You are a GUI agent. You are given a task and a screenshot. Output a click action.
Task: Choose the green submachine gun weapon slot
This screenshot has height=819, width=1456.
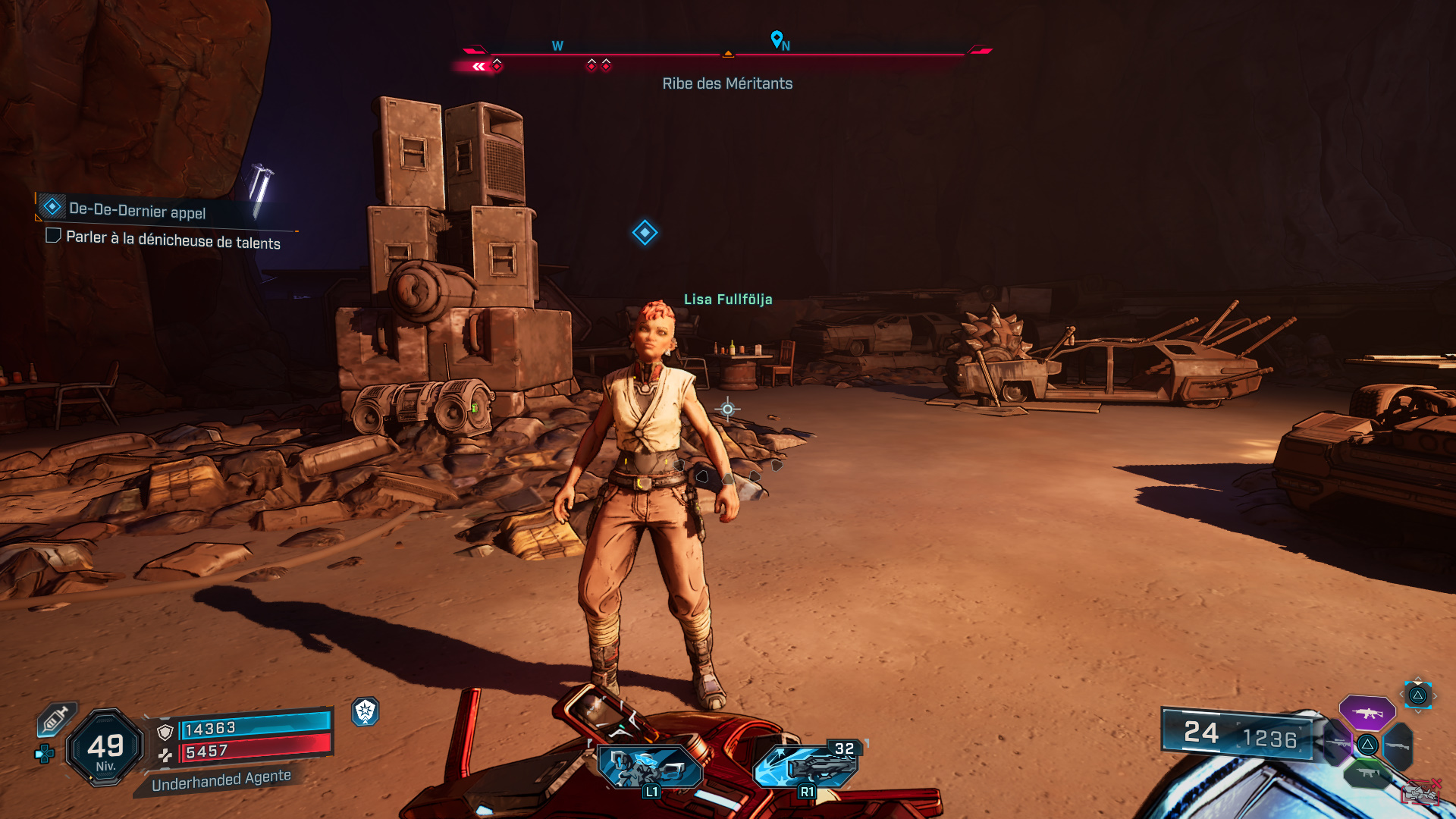[x=1367, y=773]
